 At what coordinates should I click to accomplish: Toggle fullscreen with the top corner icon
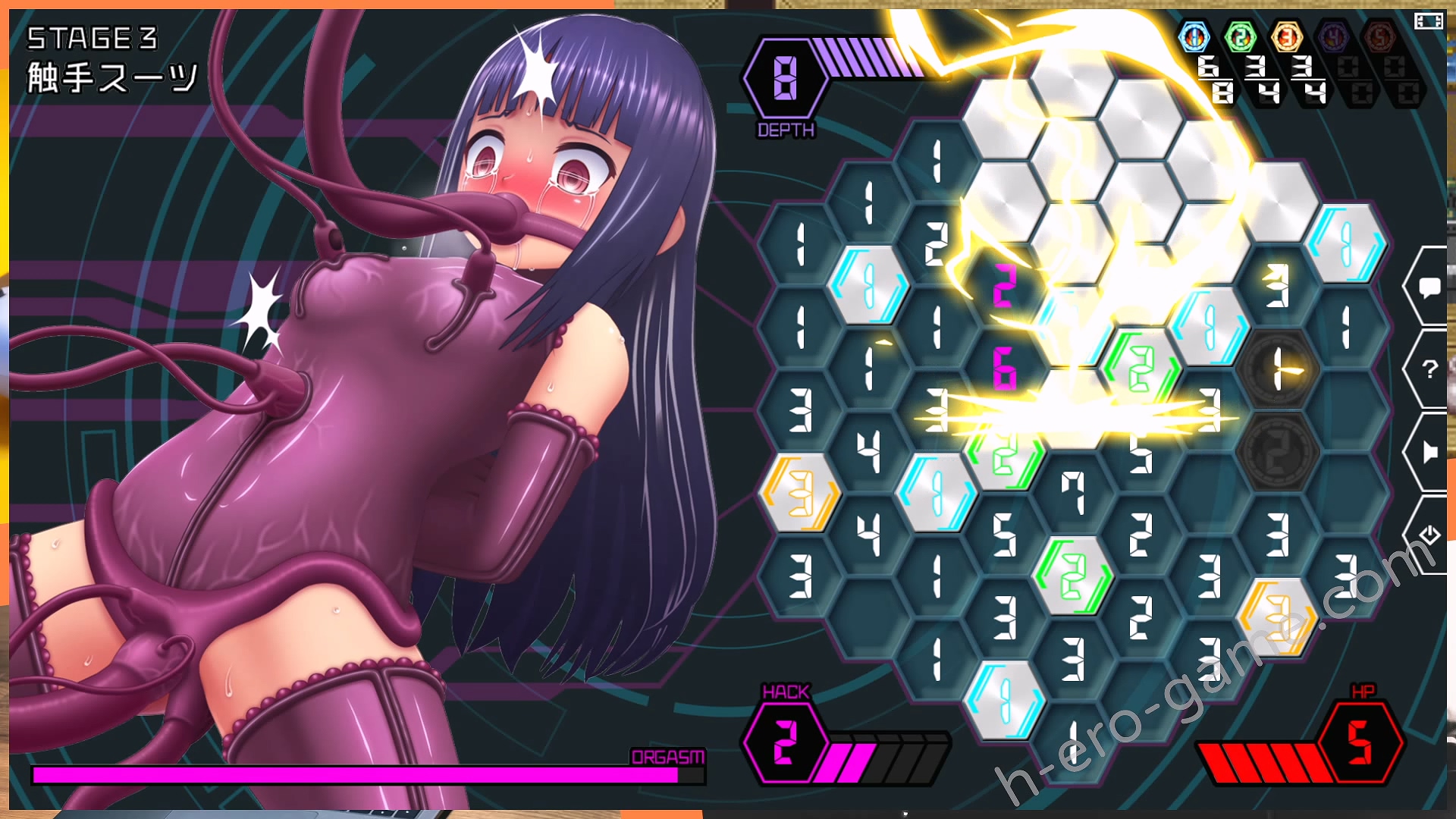tap(1428, 21)
